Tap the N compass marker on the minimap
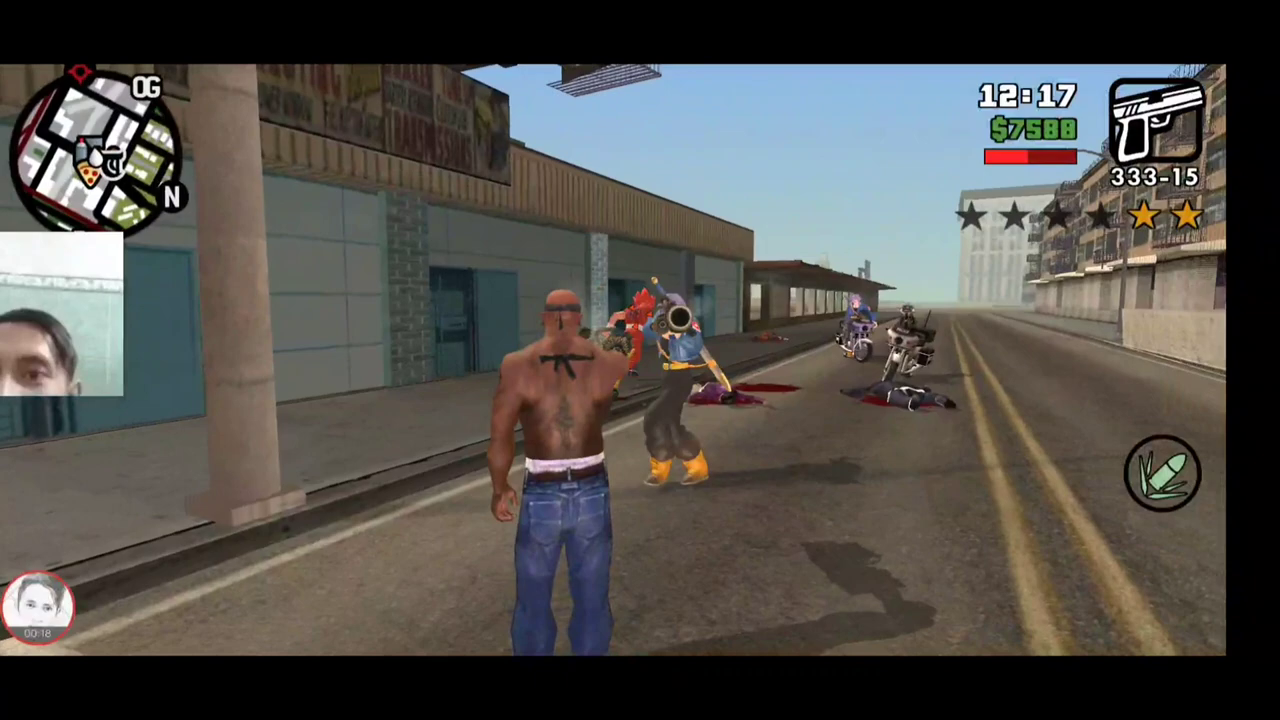 172,194
